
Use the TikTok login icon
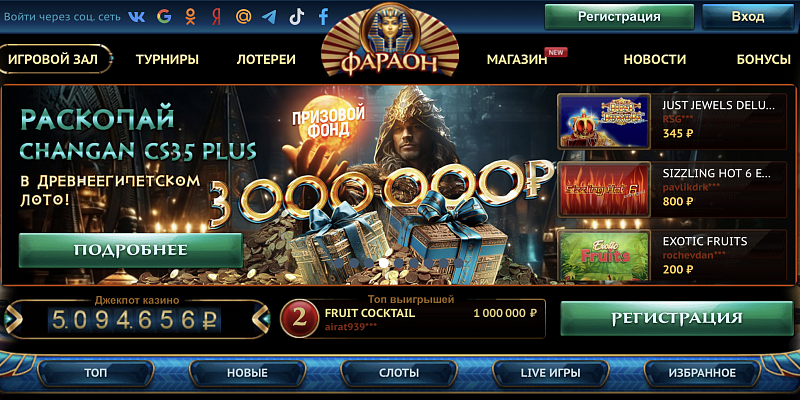point(296,17)
